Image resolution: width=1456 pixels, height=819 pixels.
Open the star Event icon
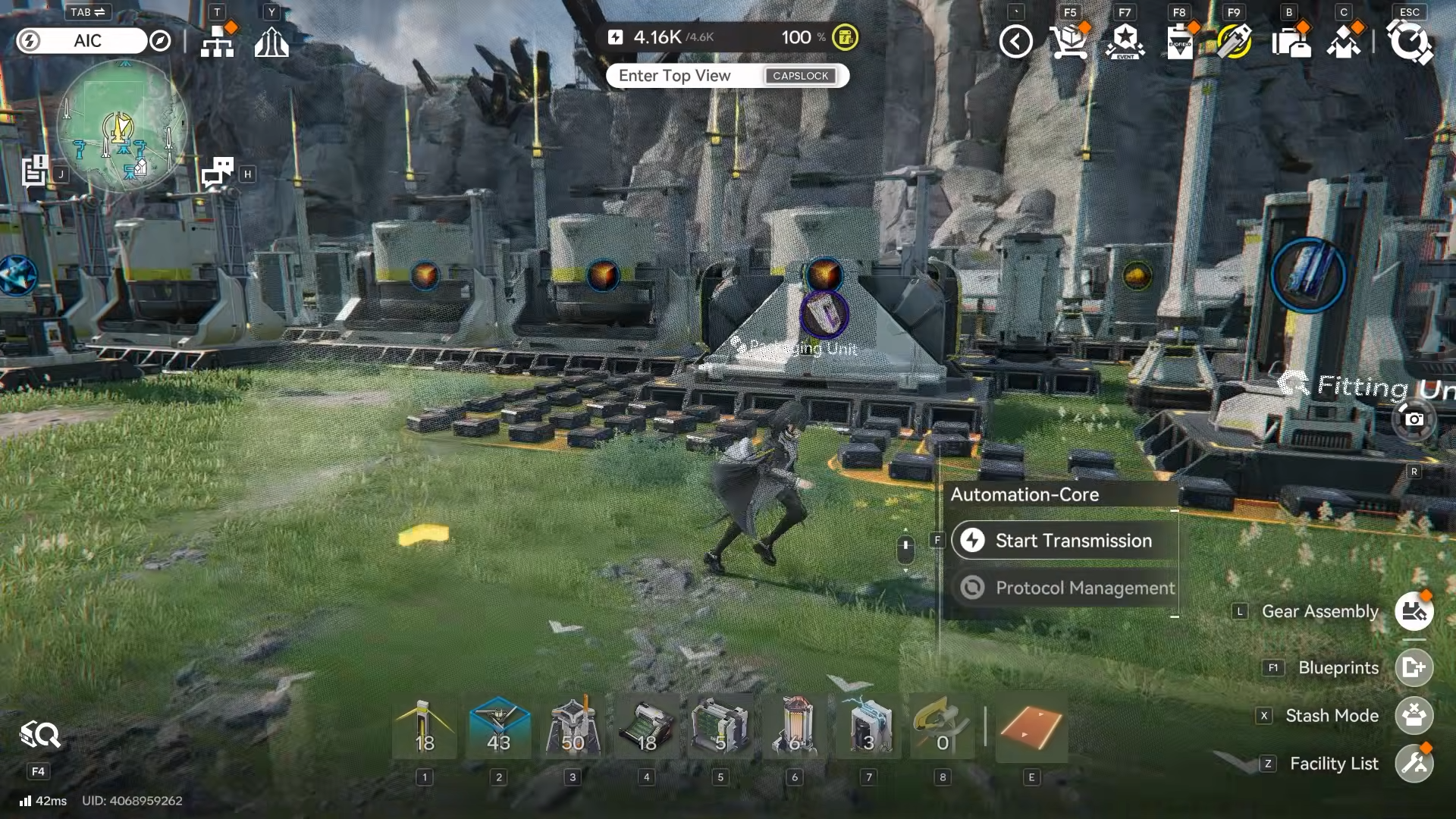[1125, 42]
